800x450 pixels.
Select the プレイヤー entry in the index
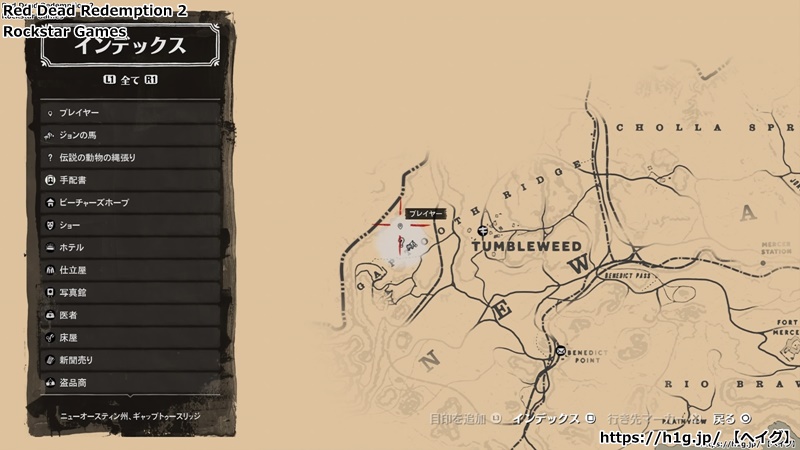click(130, 113)
